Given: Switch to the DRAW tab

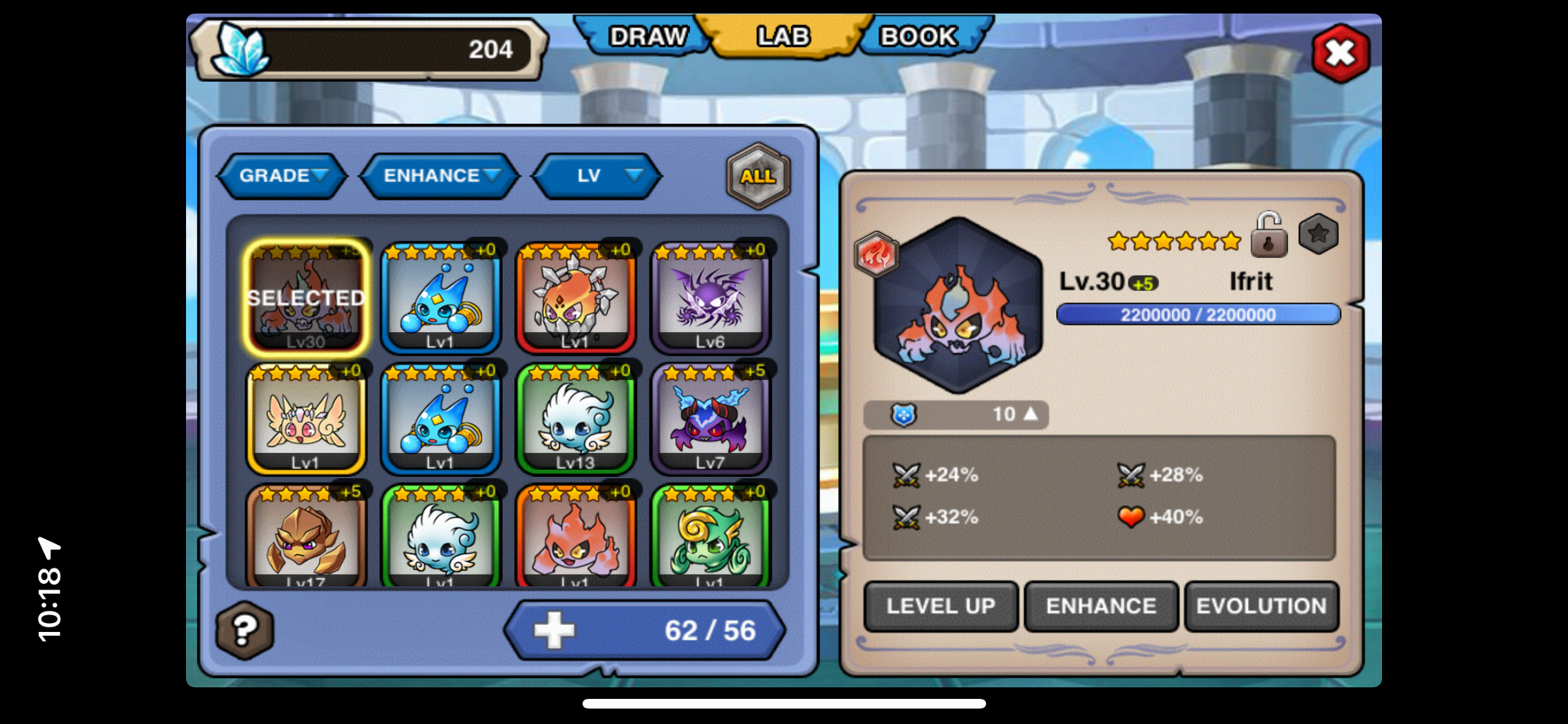Looking at the screenshot, I should click(x=647, y=37).
